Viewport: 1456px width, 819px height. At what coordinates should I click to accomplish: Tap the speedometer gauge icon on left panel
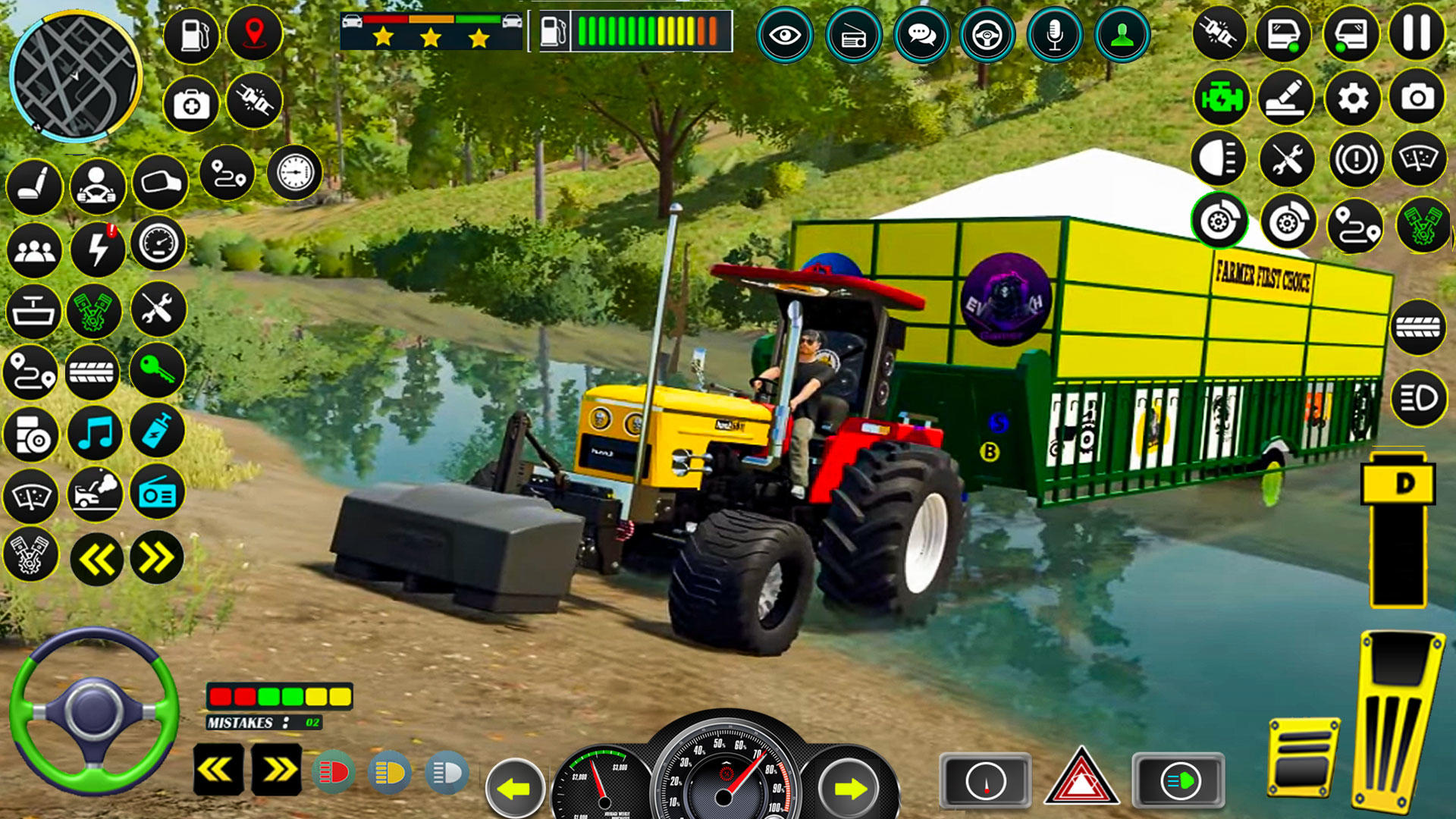coord(156,249)
